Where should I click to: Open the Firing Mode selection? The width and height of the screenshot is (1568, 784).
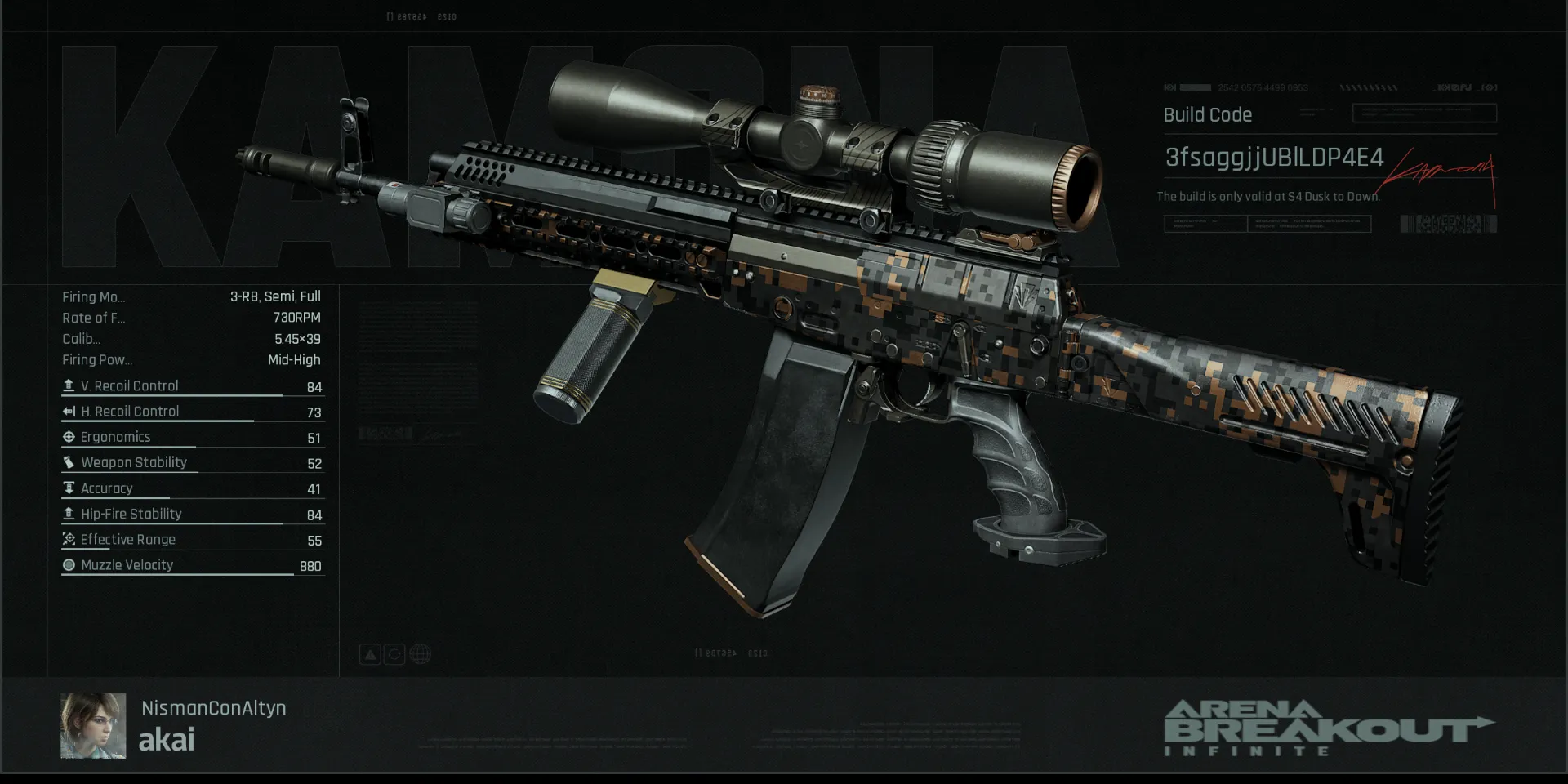192,296
